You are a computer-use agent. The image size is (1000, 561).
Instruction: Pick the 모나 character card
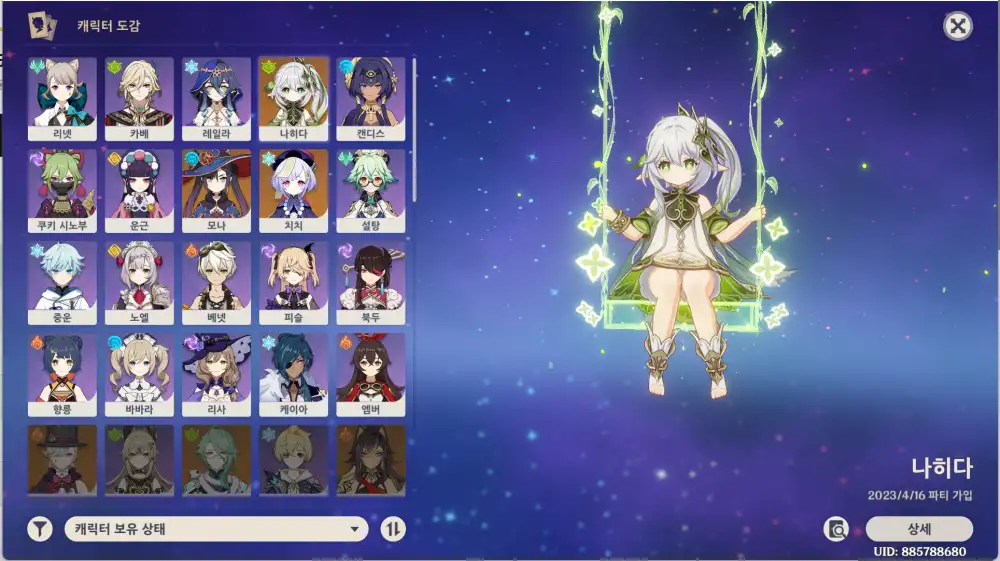216,190
